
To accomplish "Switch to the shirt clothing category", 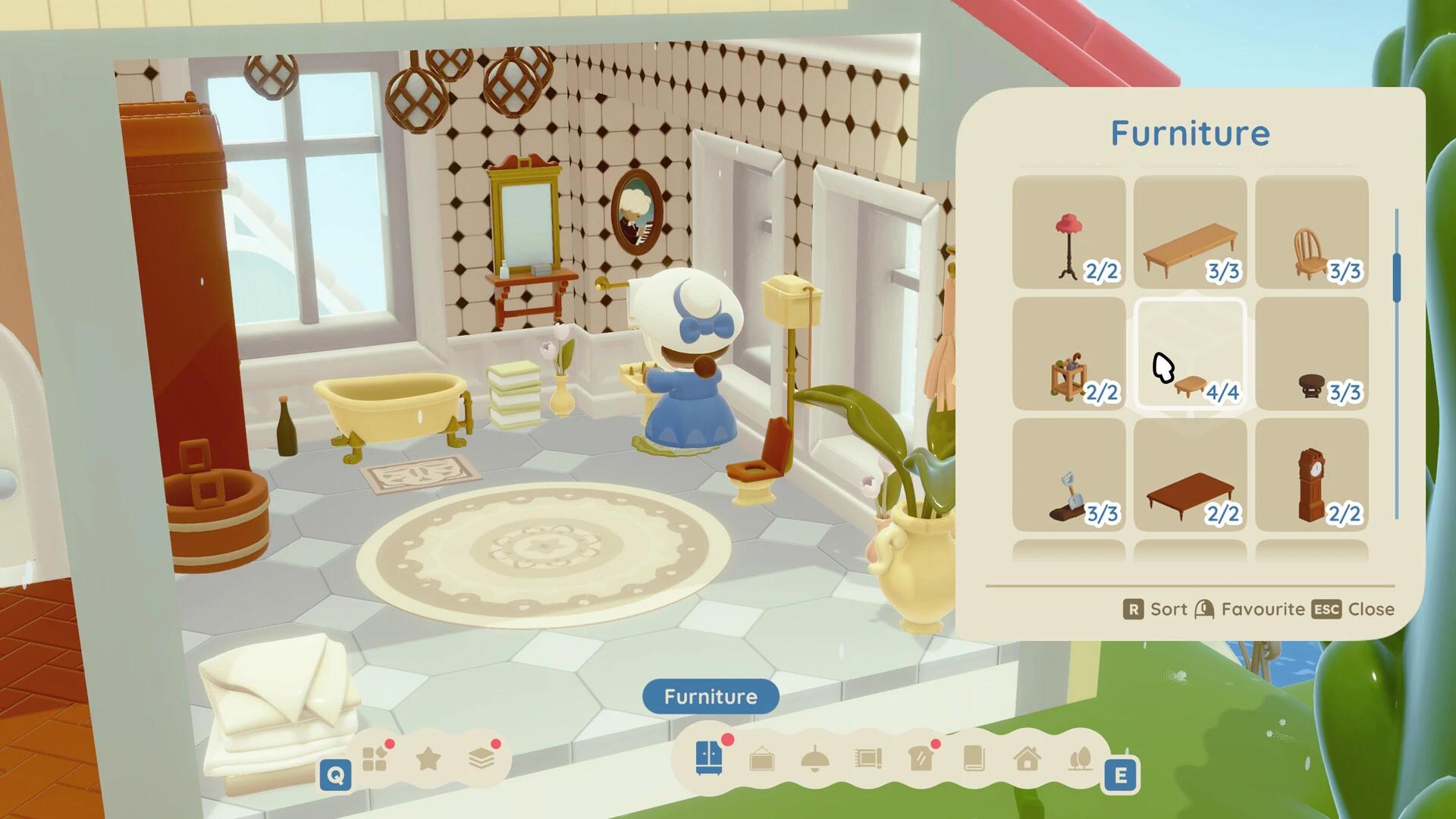I will point(921,758).
